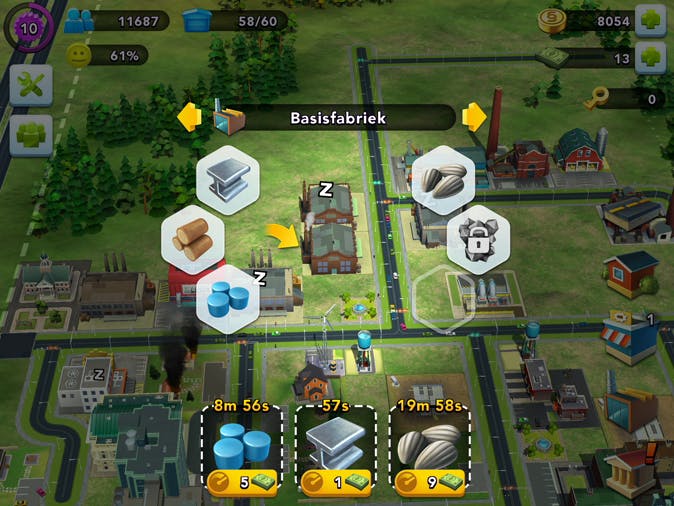Select the blue plastic production item
The image size is (674, 506).
pos(227,298)
